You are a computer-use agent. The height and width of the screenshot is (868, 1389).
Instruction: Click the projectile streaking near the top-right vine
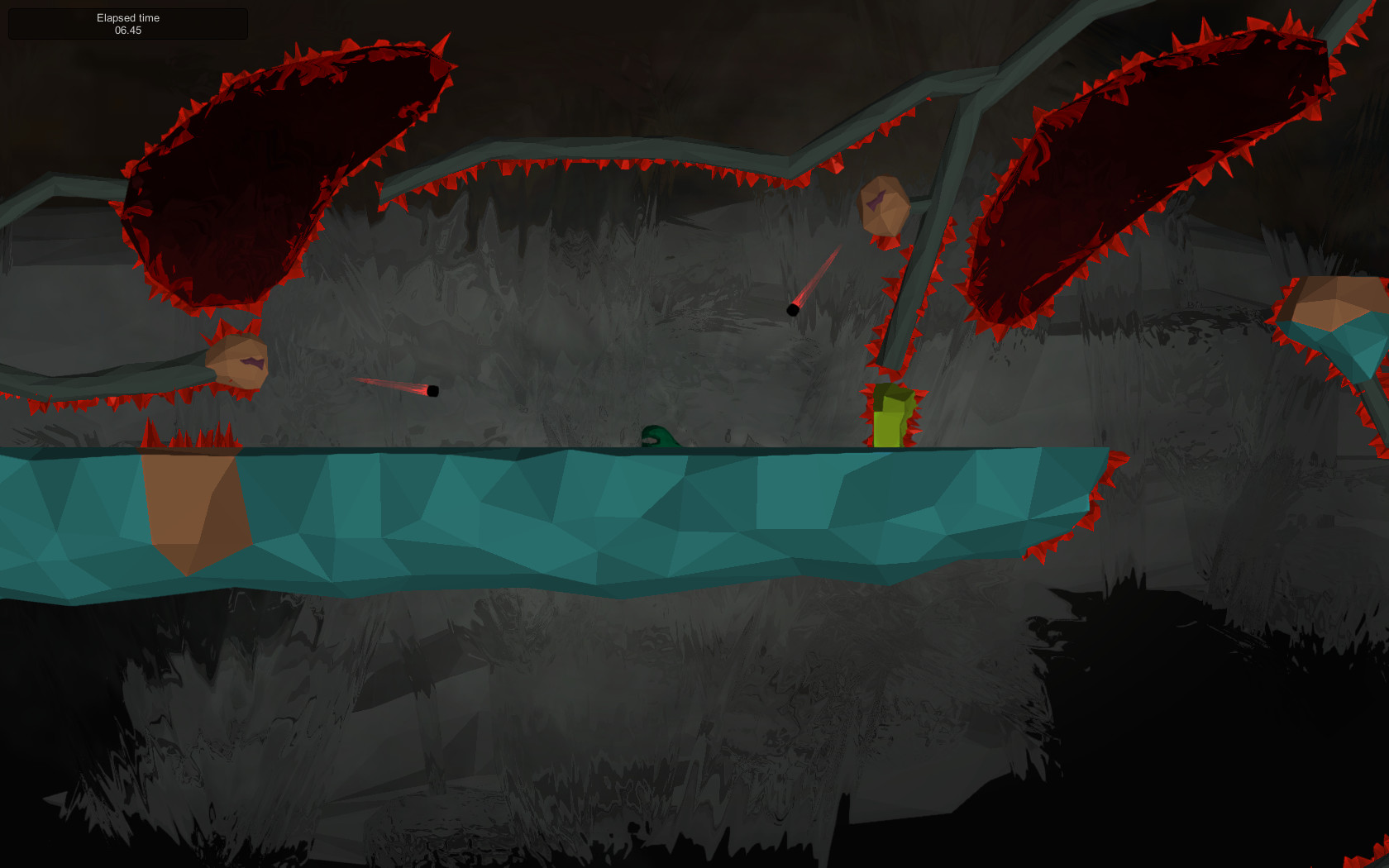point(792,309)
